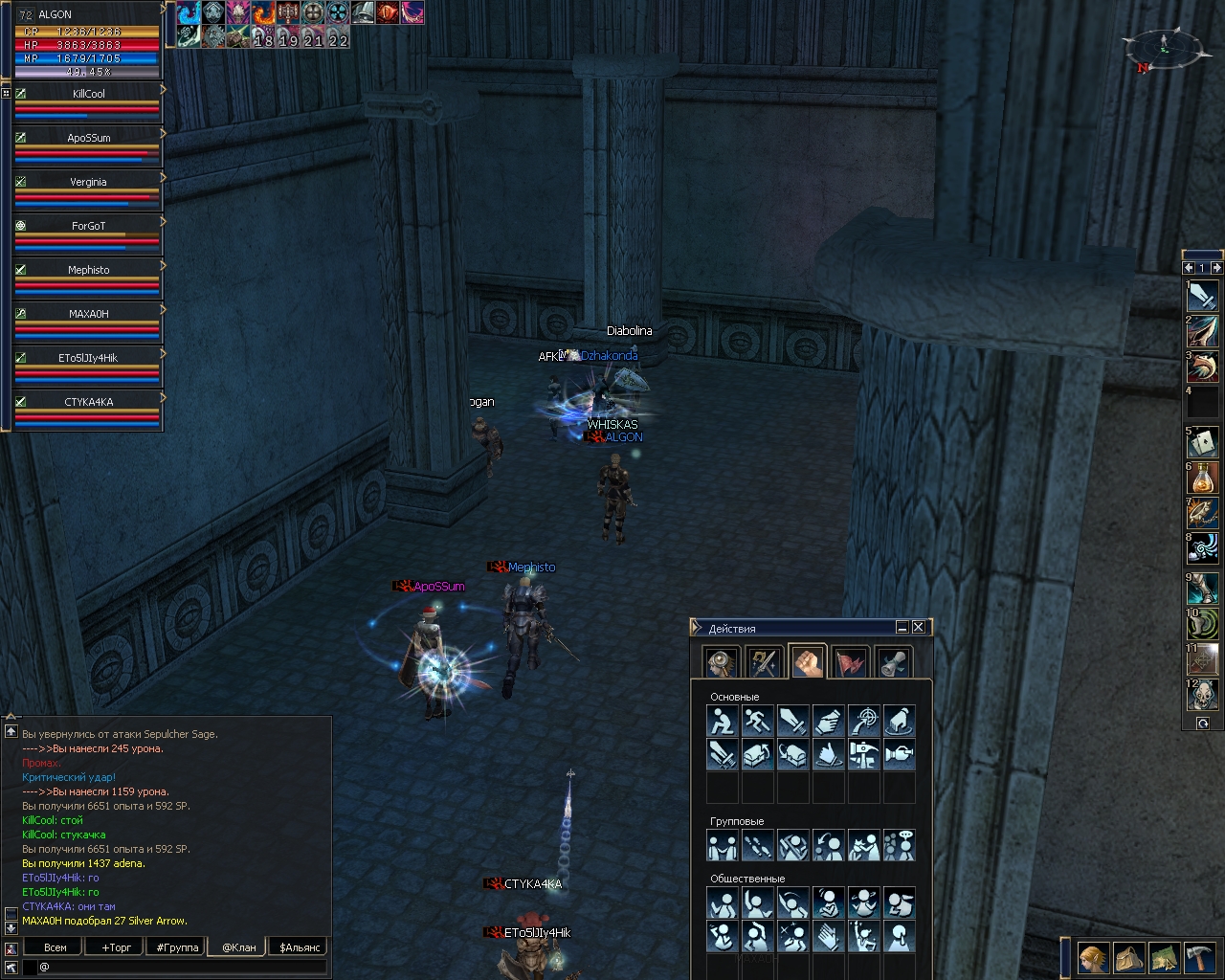1225x980 pixels.
Task: Open the map from the bottom menu
Action: [x=1164, y=957]
